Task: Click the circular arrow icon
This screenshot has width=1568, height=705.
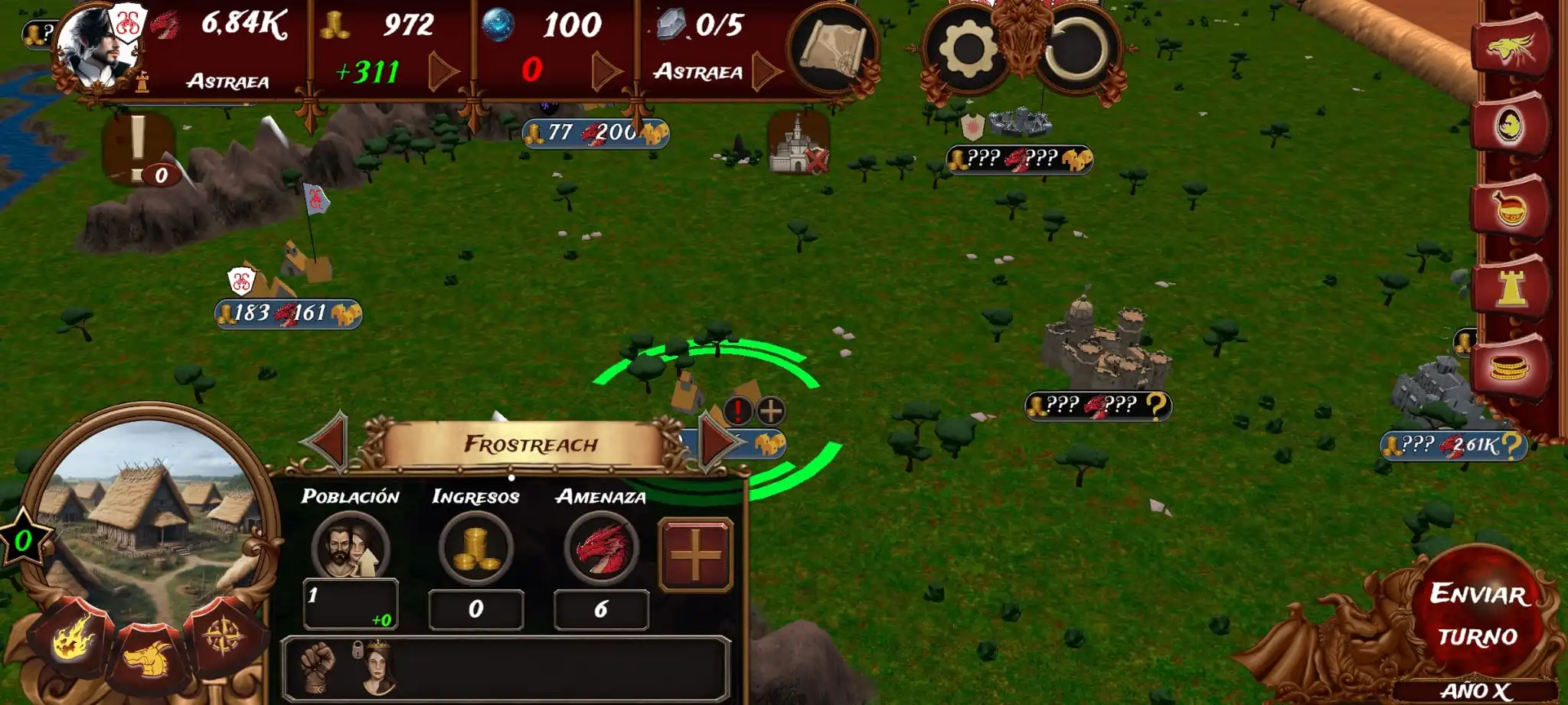Action: click(1076, 50)
